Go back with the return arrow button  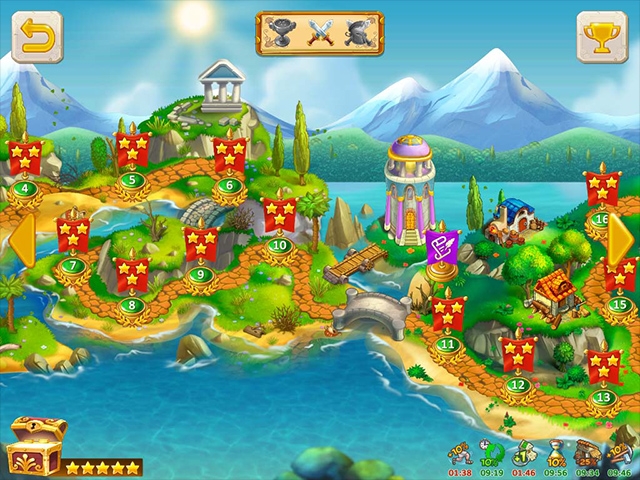coord(36,37)
